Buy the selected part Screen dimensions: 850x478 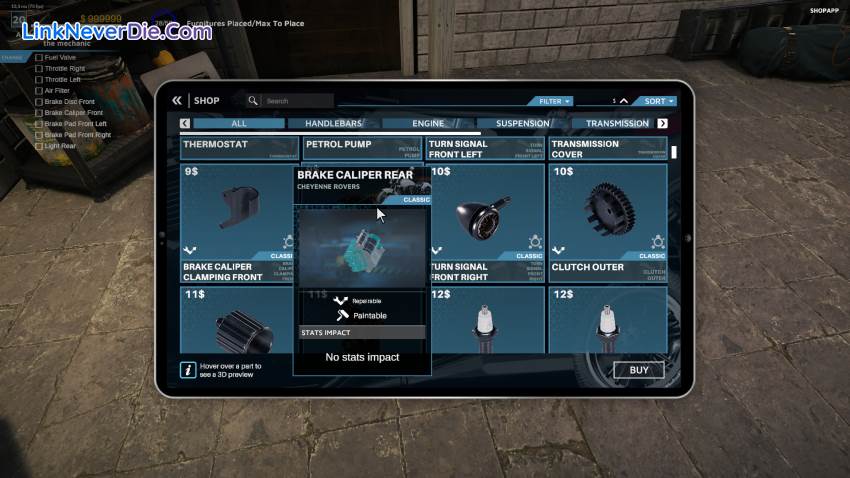click(x=639, y=370)
